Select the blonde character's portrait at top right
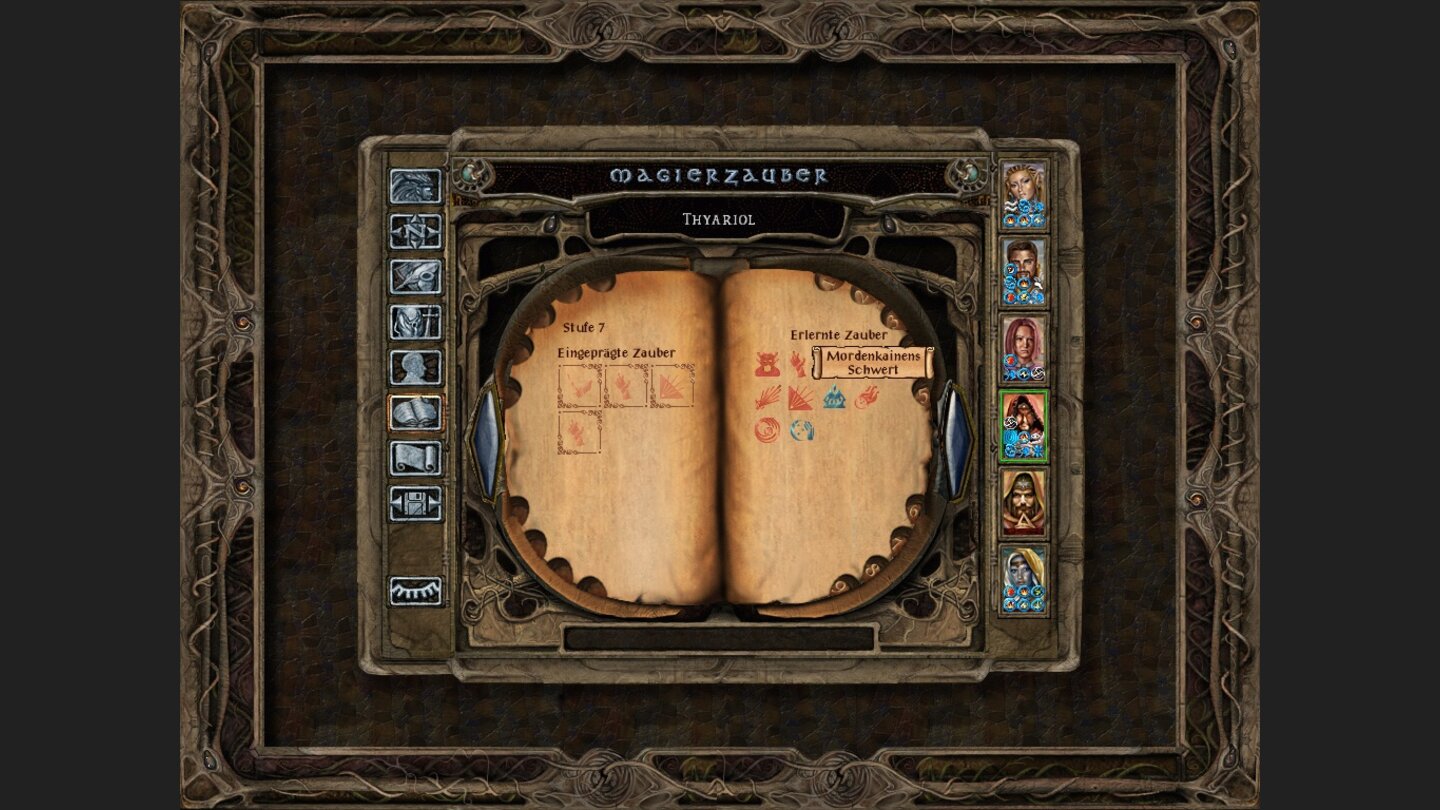1440x810 pixels. 1023,195
